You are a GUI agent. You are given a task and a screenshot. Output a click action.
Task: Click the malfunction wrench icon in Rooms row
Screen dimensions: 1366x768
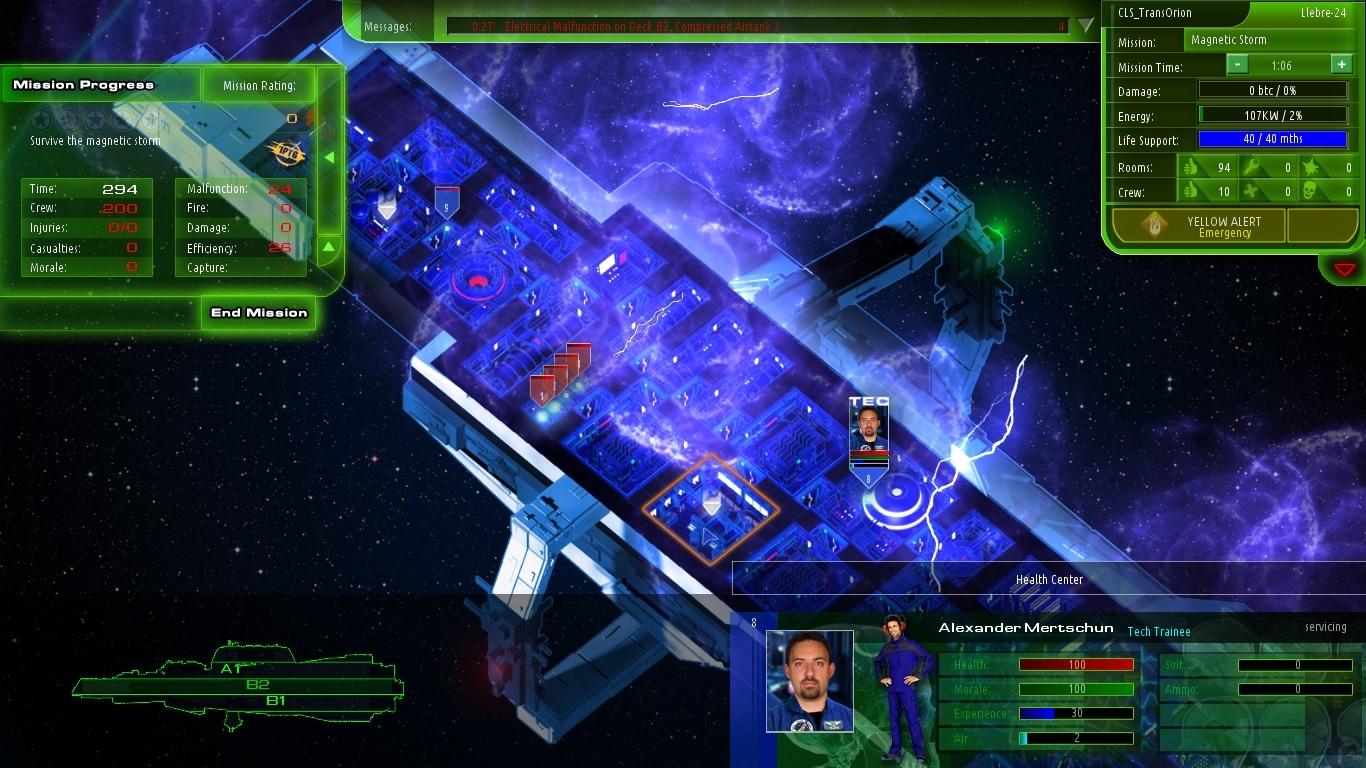[x=1251, y=168]
